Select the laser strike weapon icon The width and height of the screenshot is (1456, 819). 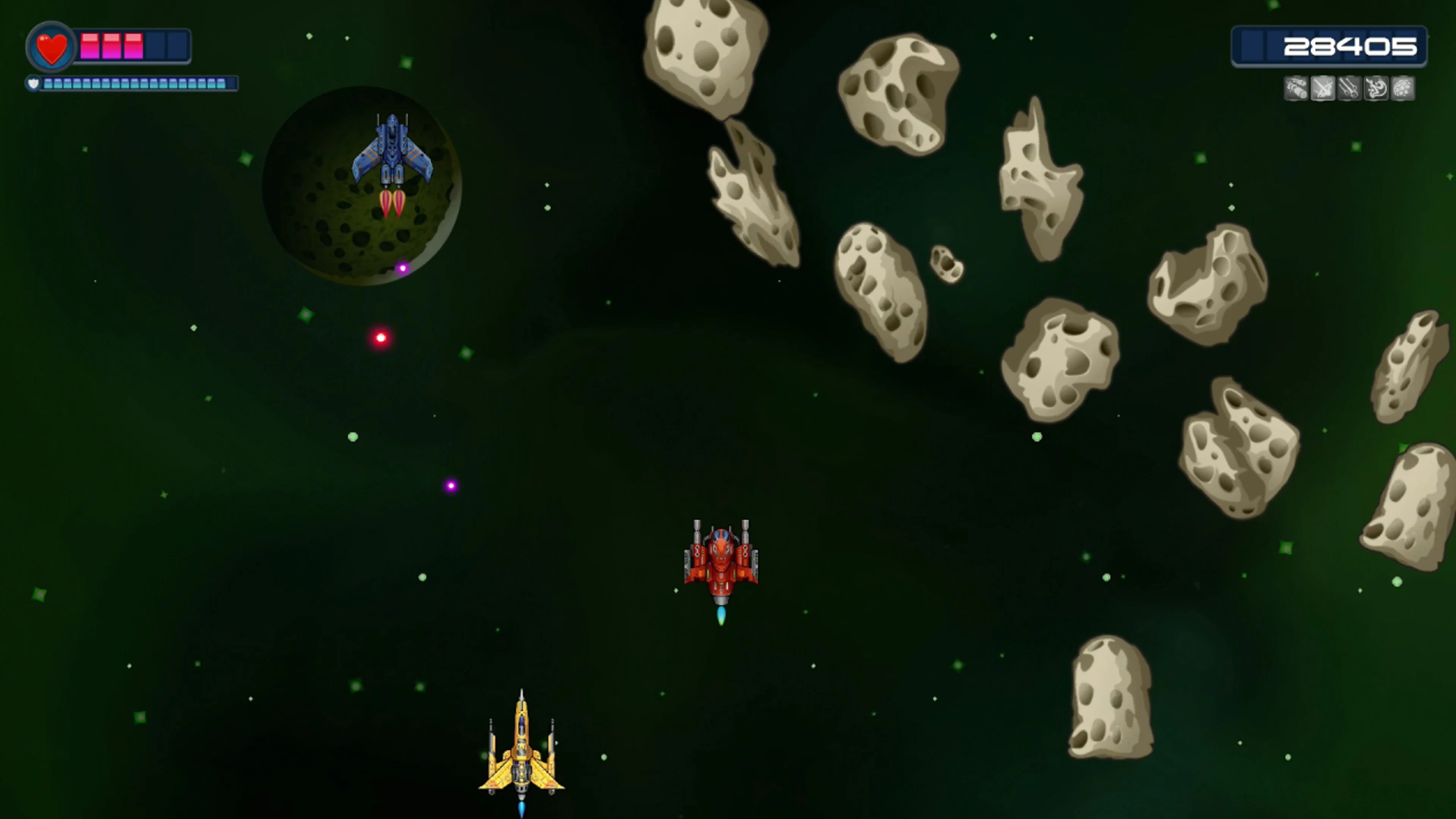[x=1323, y=89]
